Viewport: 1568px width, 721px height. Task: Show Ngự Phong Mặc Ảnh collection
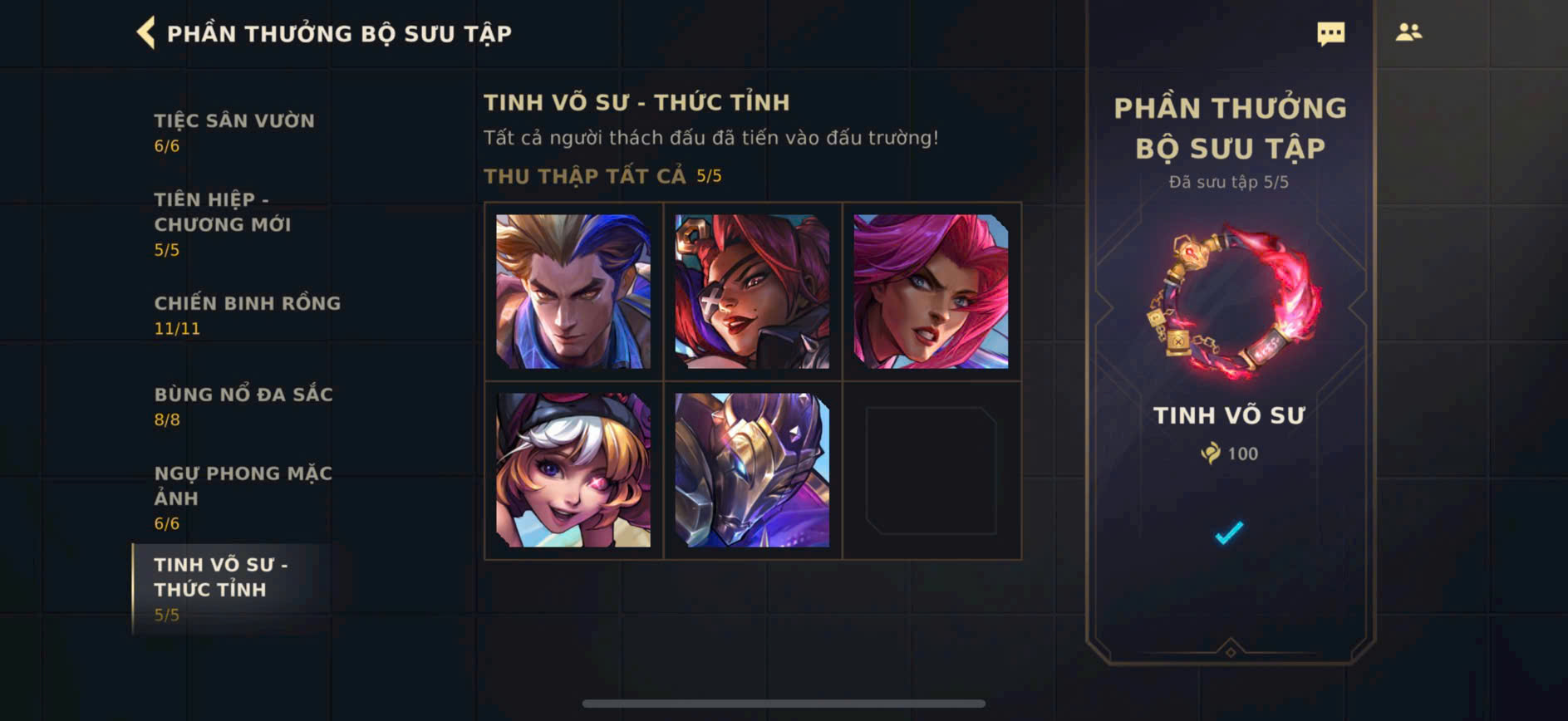(x=243, y=497)
